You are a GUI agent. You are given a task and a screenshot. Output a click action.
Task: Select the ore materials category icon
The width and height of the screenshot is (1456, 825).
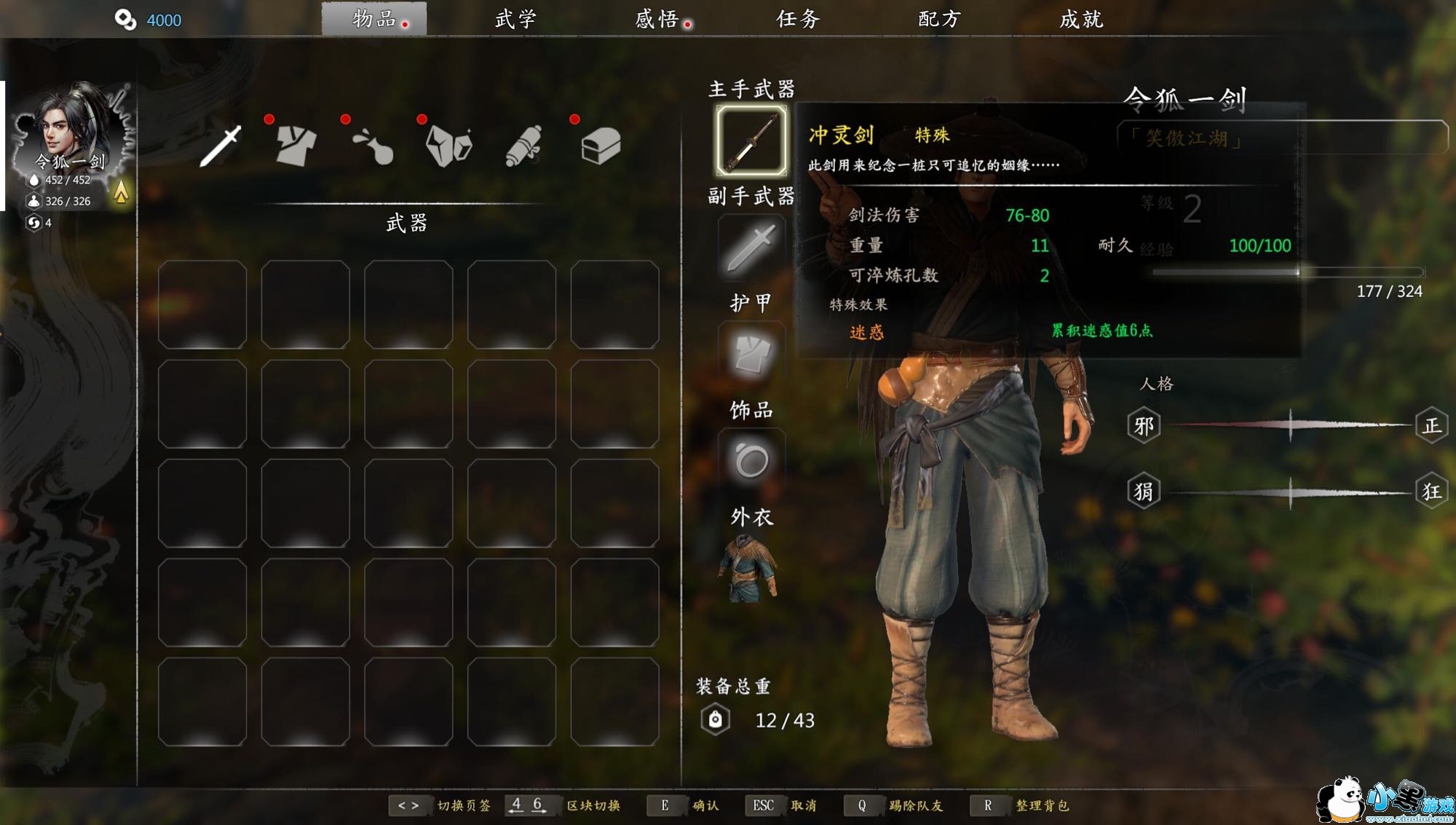click(449, 146)
